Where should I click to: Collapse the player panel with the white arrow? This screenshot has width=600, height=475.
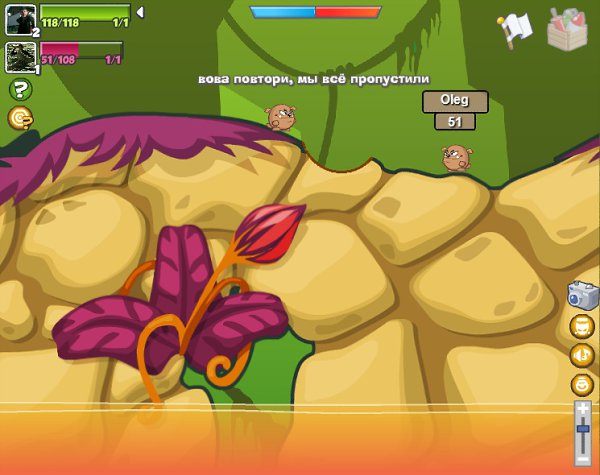pyautogui.click(x=140, y=12)
